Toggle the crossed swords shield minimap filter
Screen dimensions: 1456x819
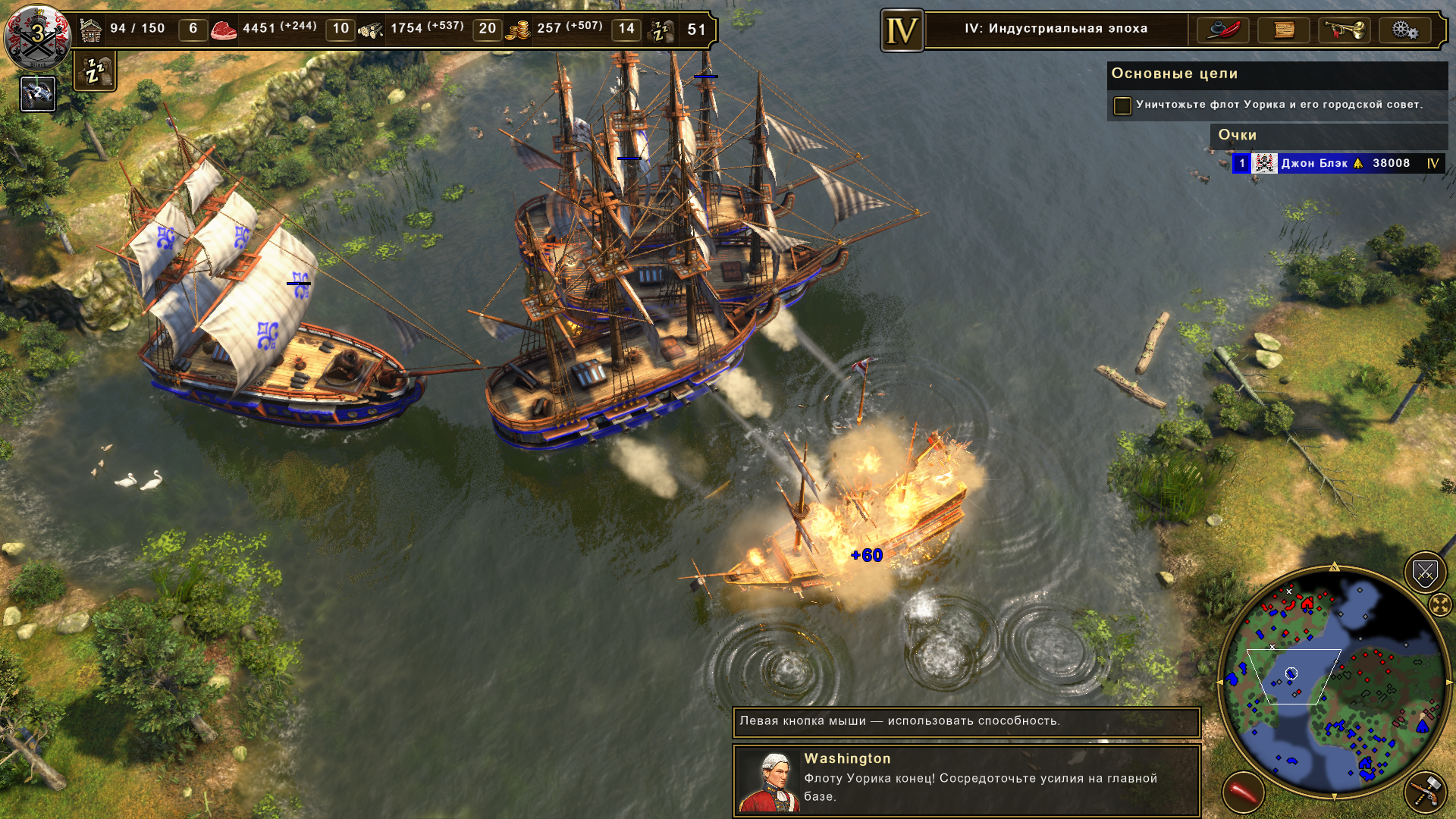[x=1425, y=573]
